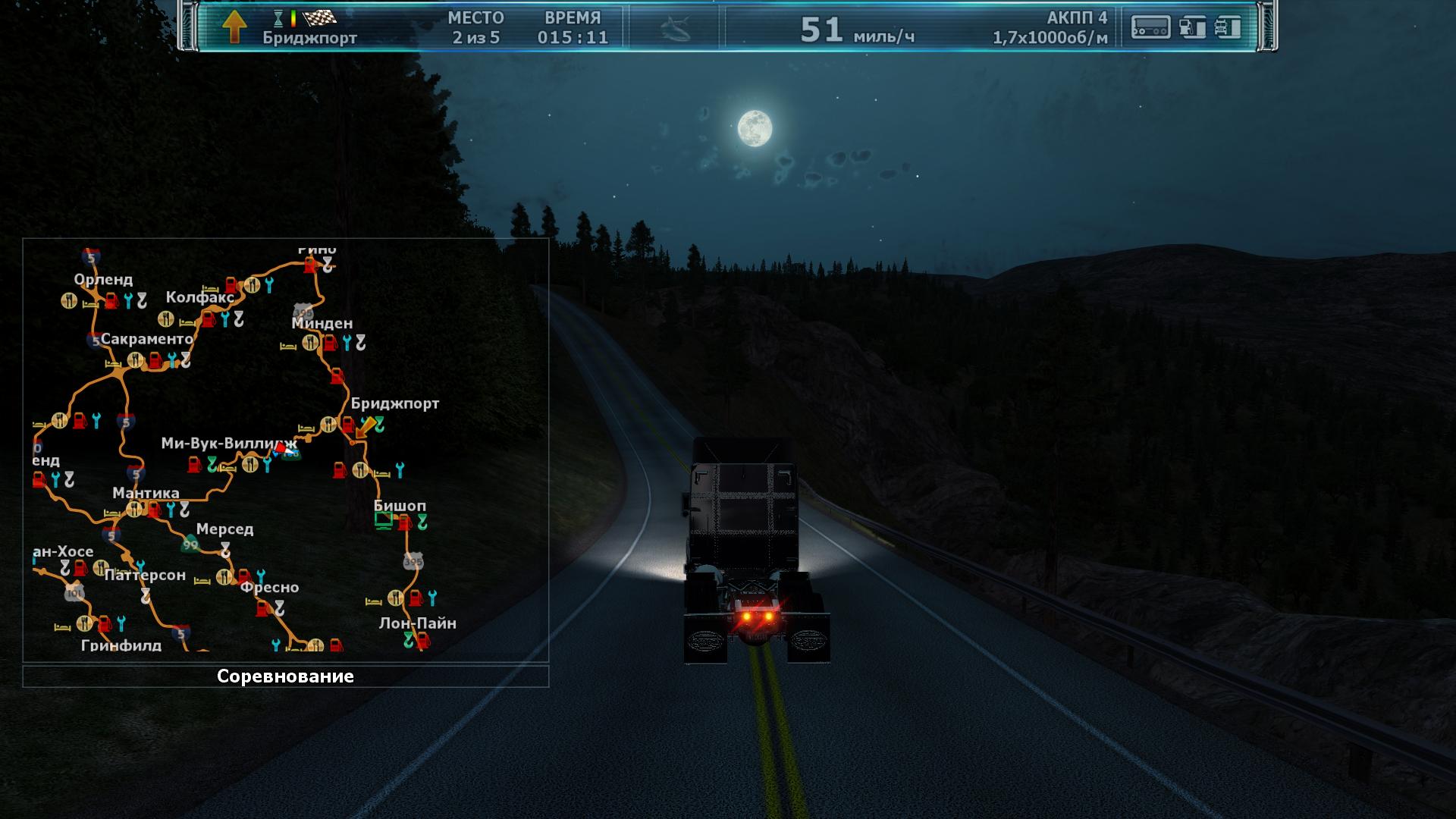The height and width of the screenshot is (819, 1456).
Task: Click the Фресно city label on map
Action: (269, 587)
